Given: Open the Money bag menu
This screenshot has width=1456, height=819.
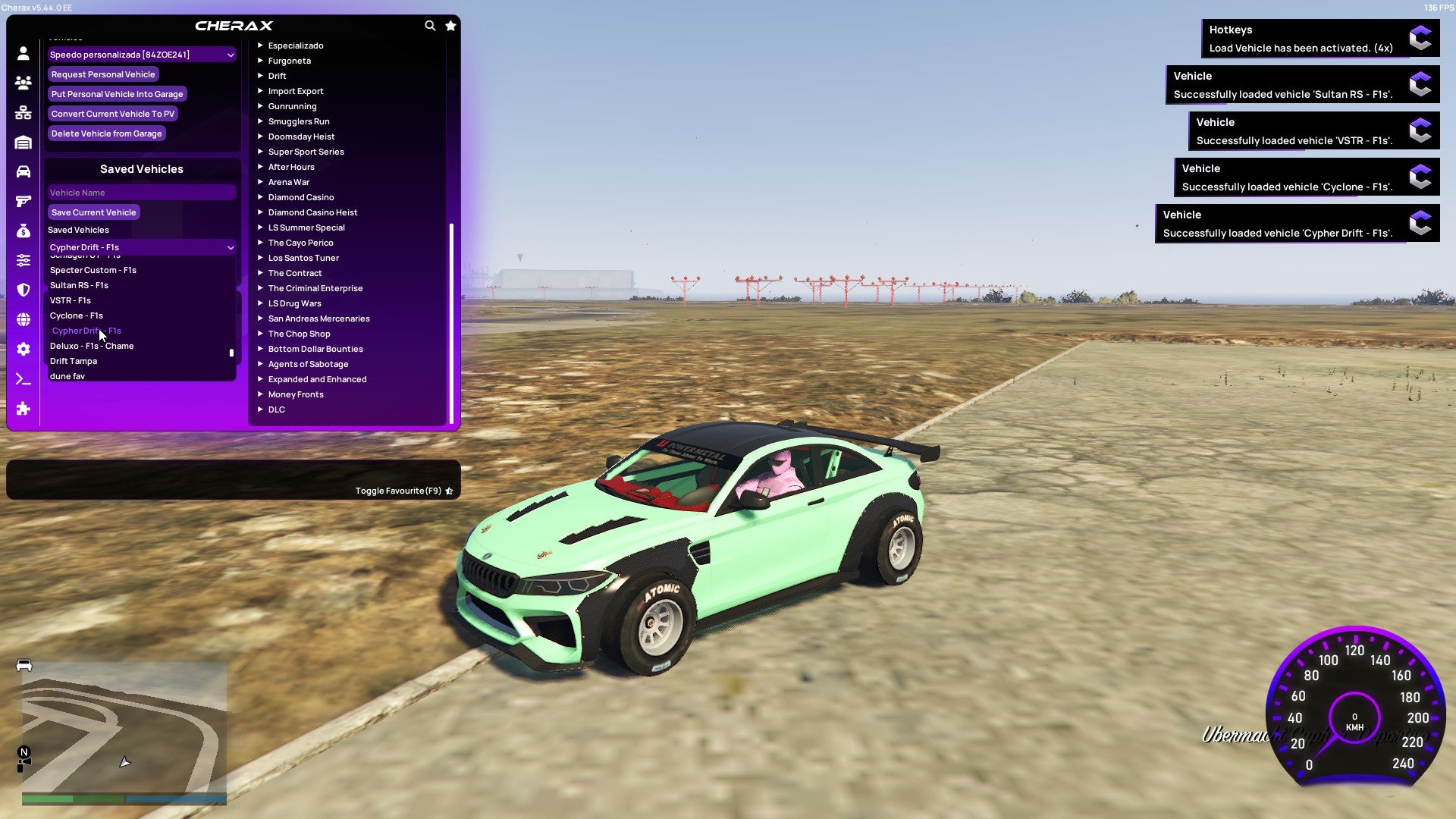Looking at the screenshot, I should 23,230.
